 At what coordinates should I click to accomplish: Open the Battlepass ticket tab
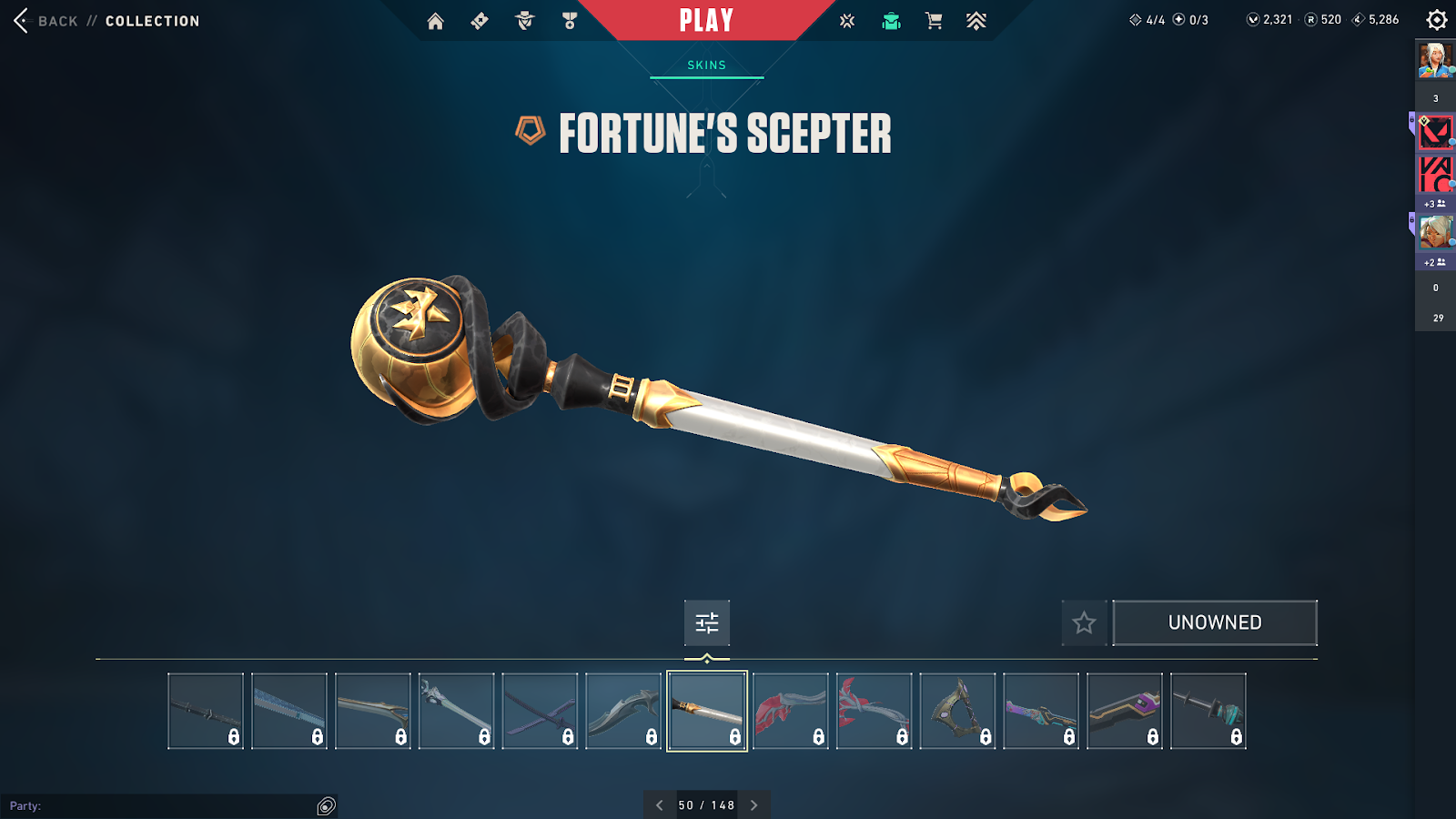point(480,21)
